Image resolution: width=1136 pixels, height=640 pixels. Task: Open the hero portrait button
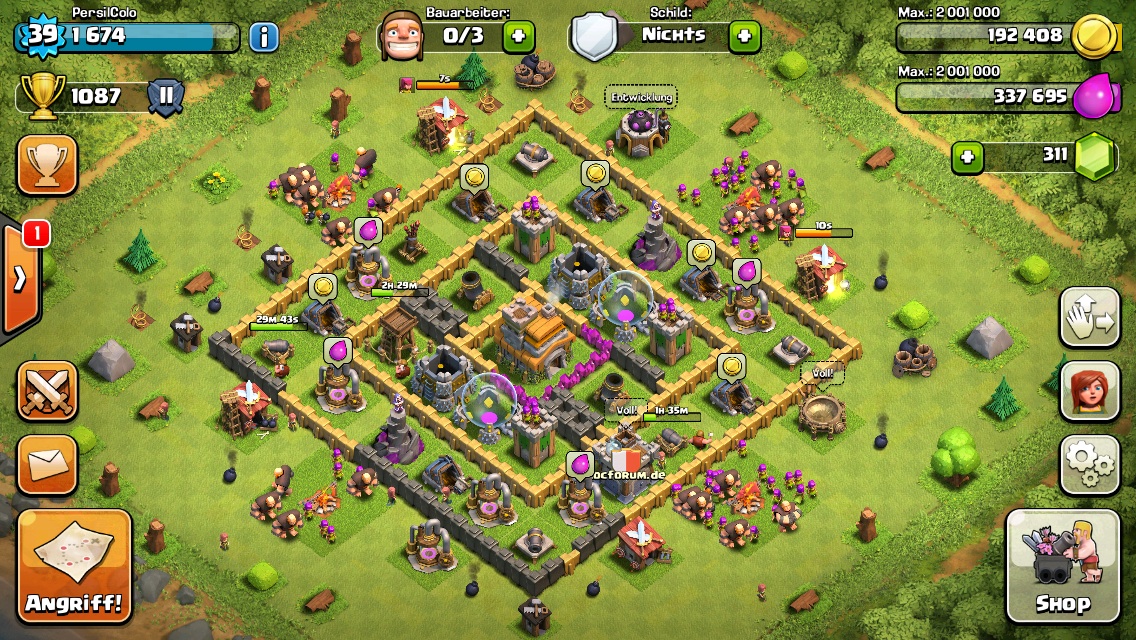(x=1089, y=390)
